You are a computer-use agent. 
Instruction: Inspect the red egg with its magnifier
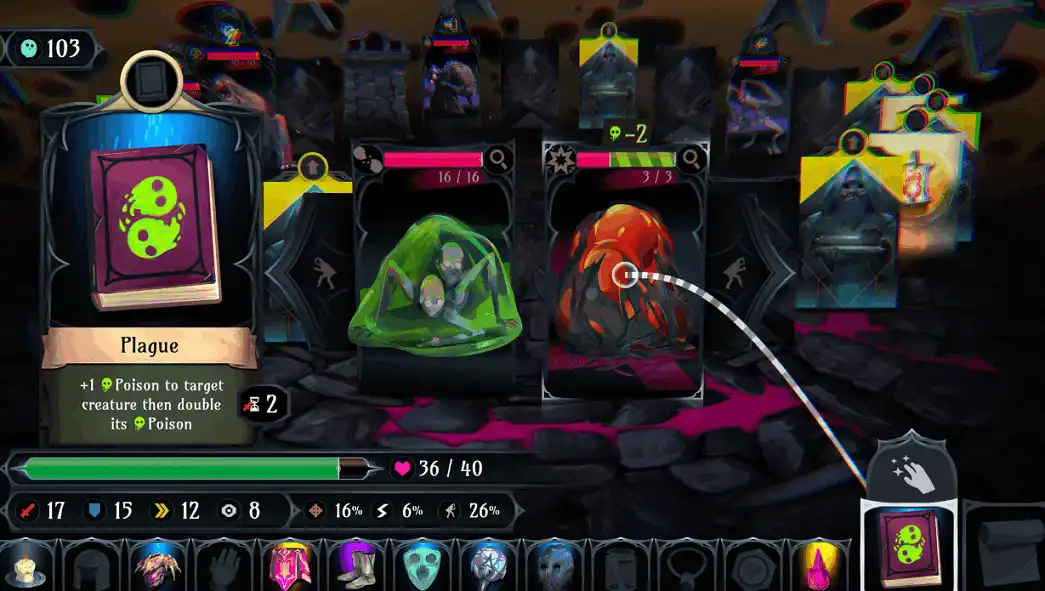[690, 159]
